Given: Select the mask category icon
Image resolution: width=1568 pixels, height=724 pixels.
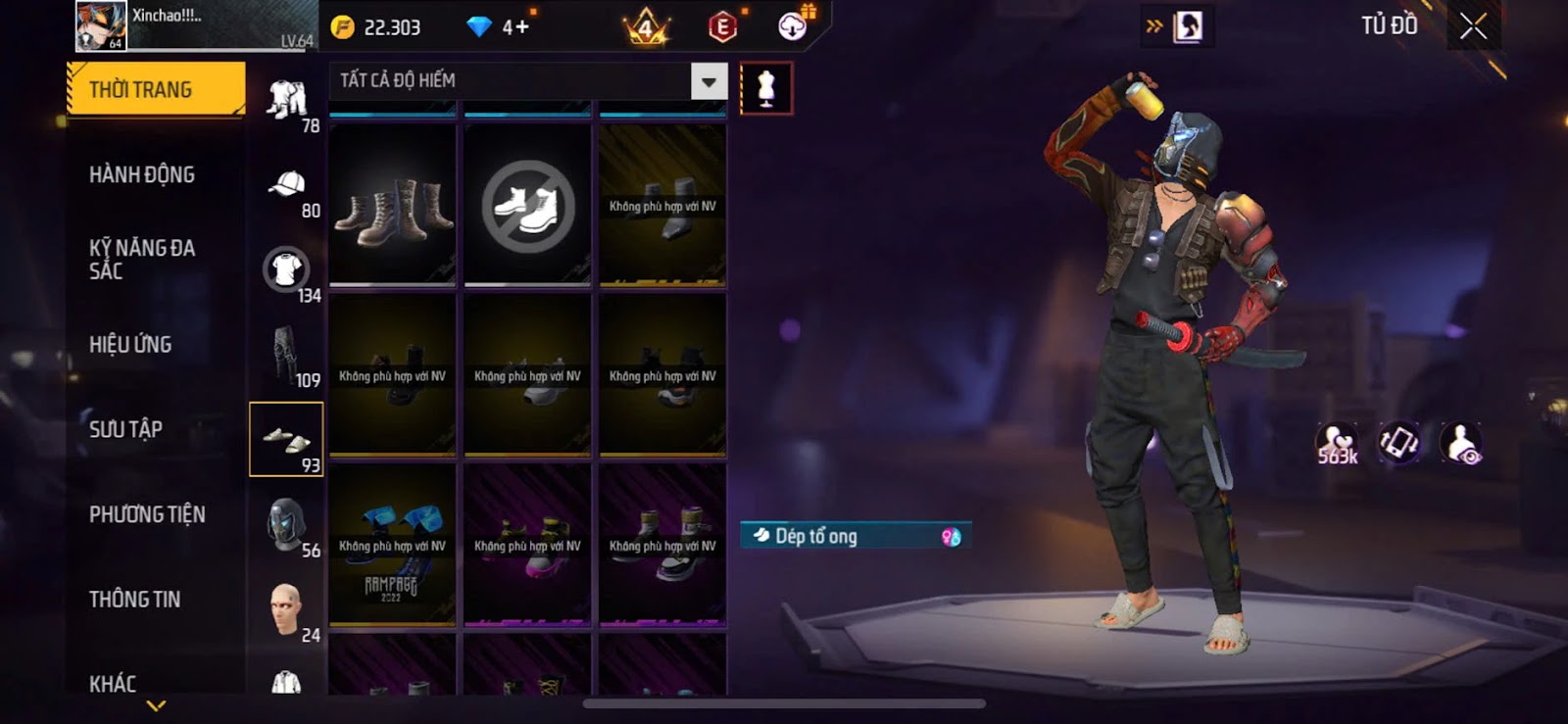Looking at the screenshot, I should 286,524.
